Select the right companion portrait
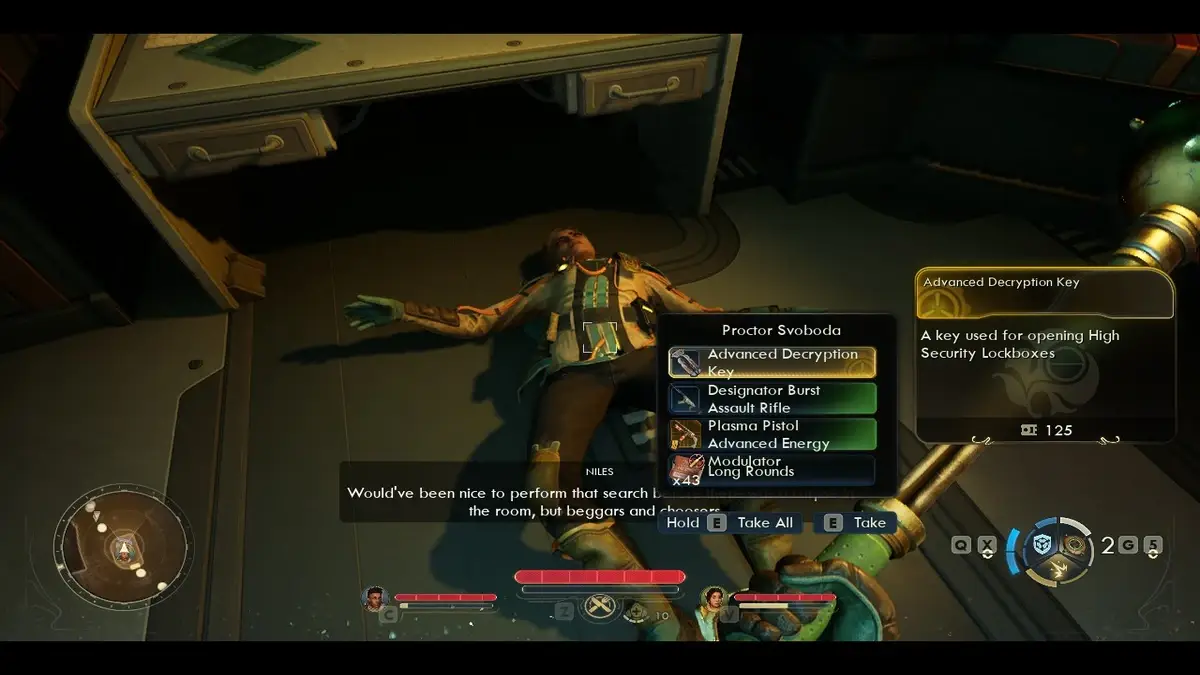This screenshot has width=1200, height=675. pos(714,599)
